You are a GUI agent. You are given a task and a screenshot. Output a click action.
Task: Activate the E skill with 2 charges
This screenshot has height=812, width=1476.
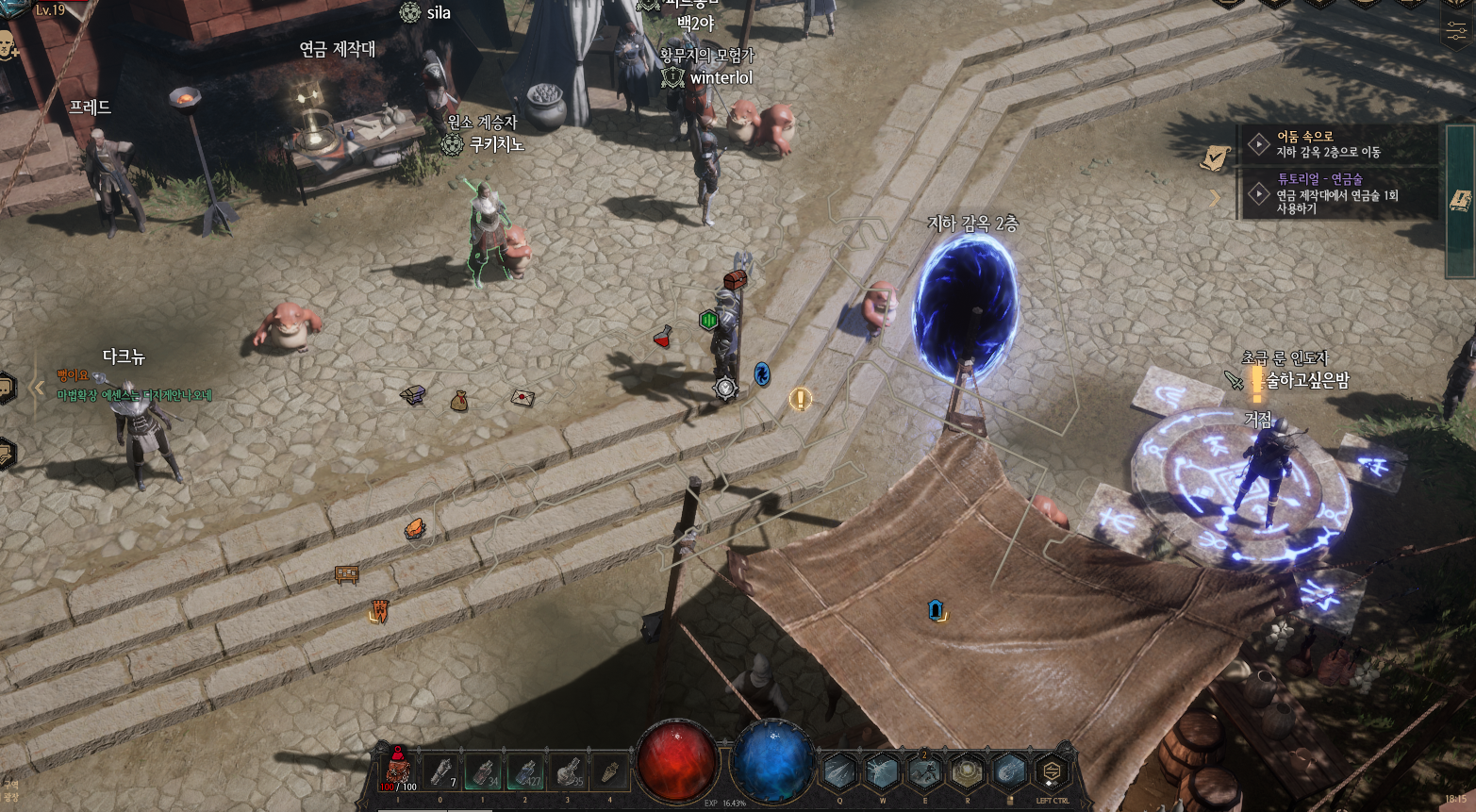click(x=924, y=771)
